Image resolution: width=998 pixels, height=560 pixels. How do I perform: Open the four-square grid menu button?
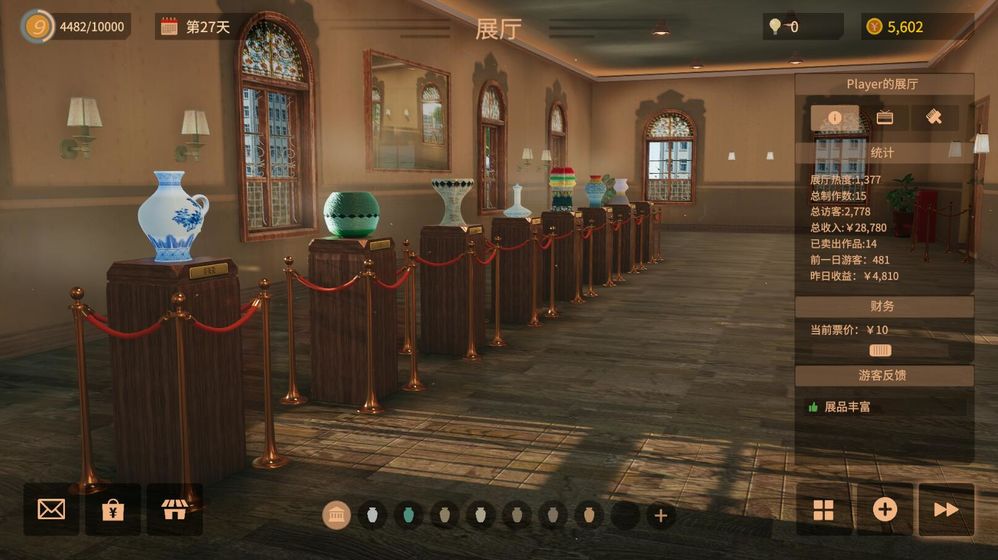tap(823, 510)
